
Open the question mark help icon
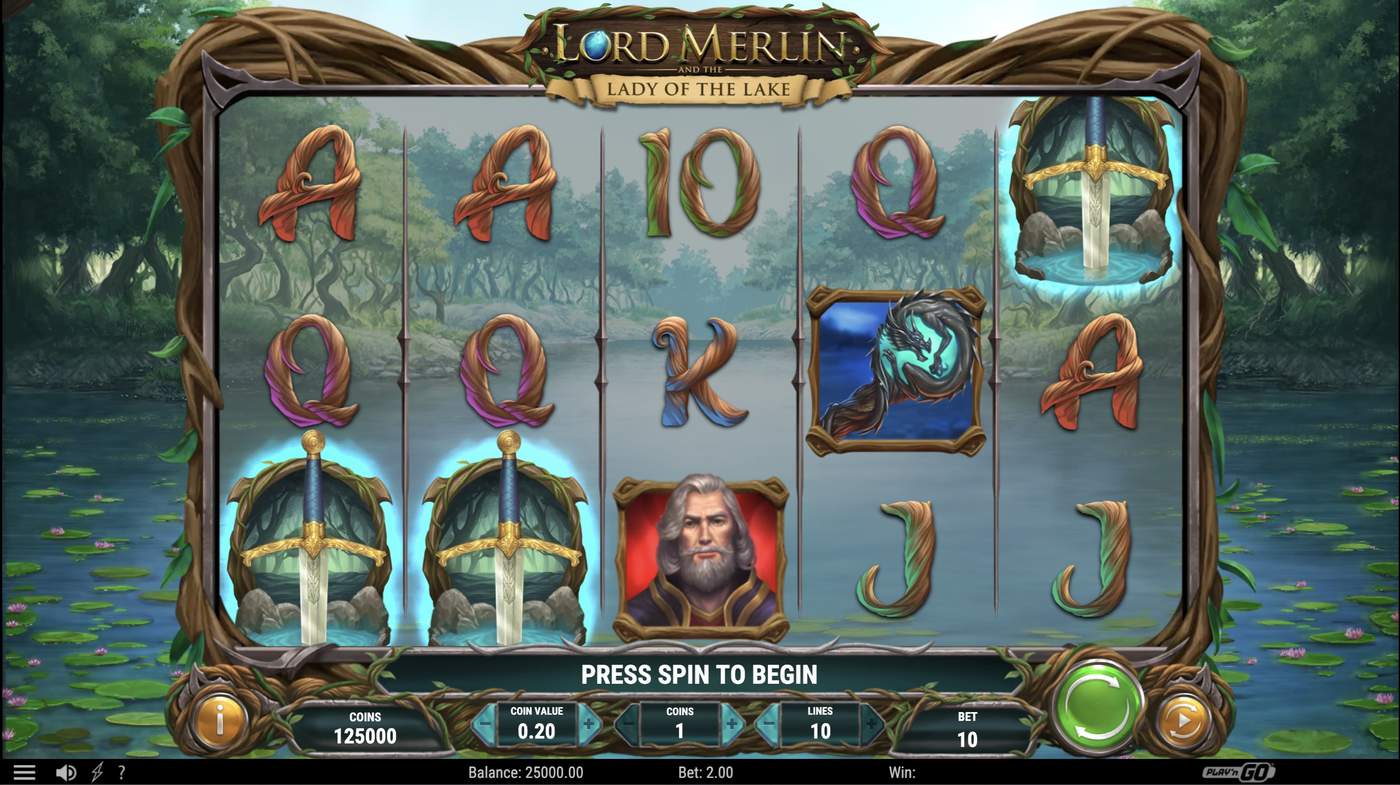(x=122, y=771)
